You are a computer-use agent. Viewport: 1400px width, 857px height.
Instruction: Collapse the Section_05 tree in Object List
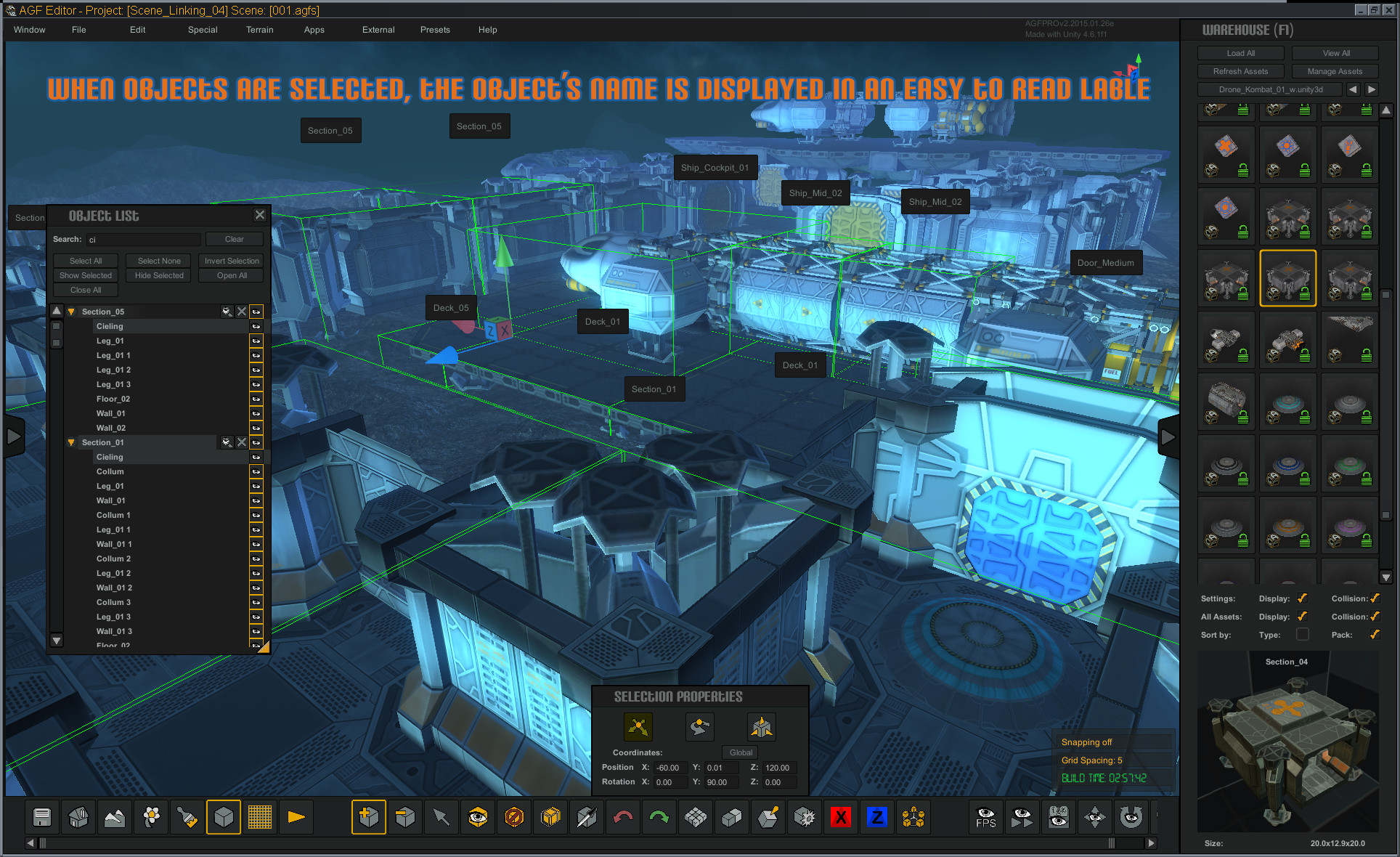point(70,311)
